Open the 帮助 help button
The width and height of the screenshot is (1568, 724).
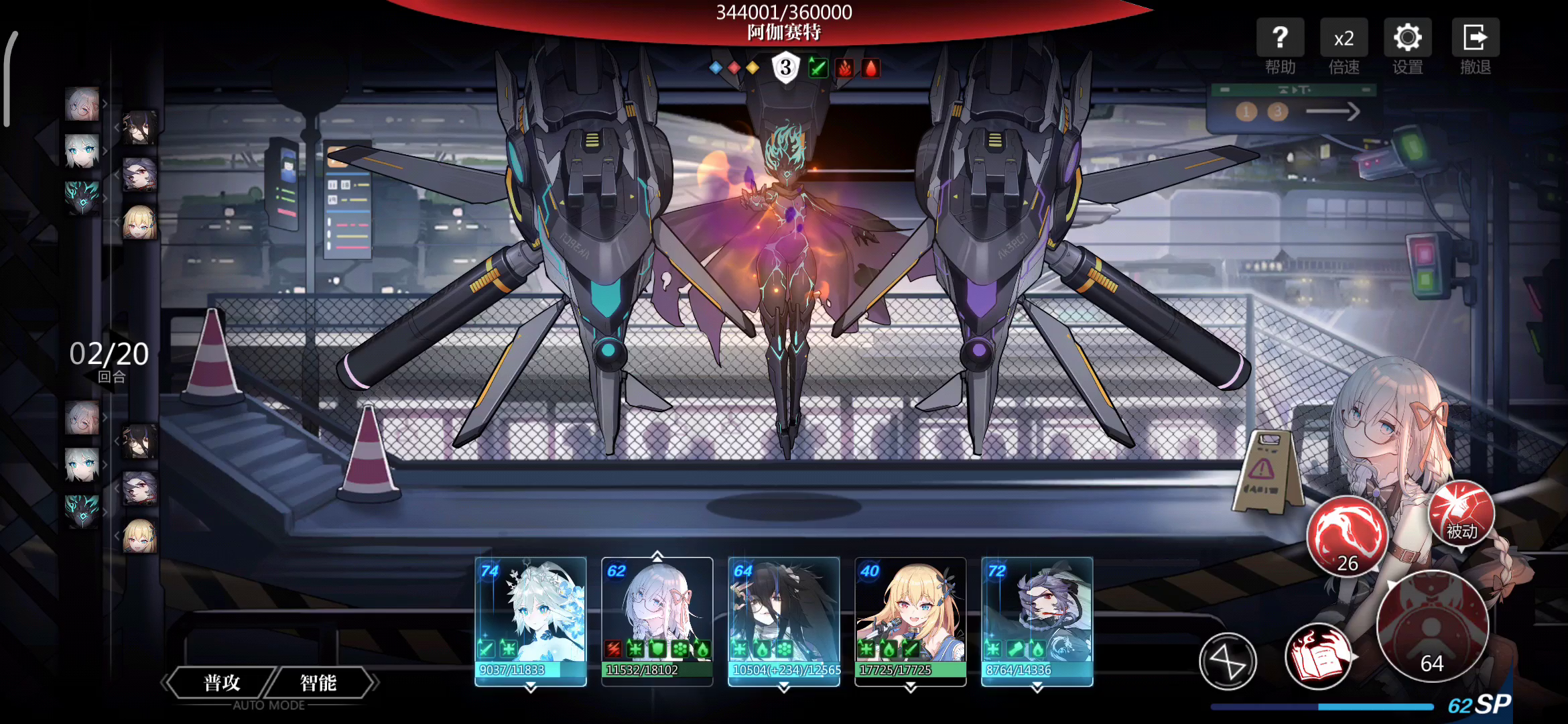click(x=1280, y=46)
